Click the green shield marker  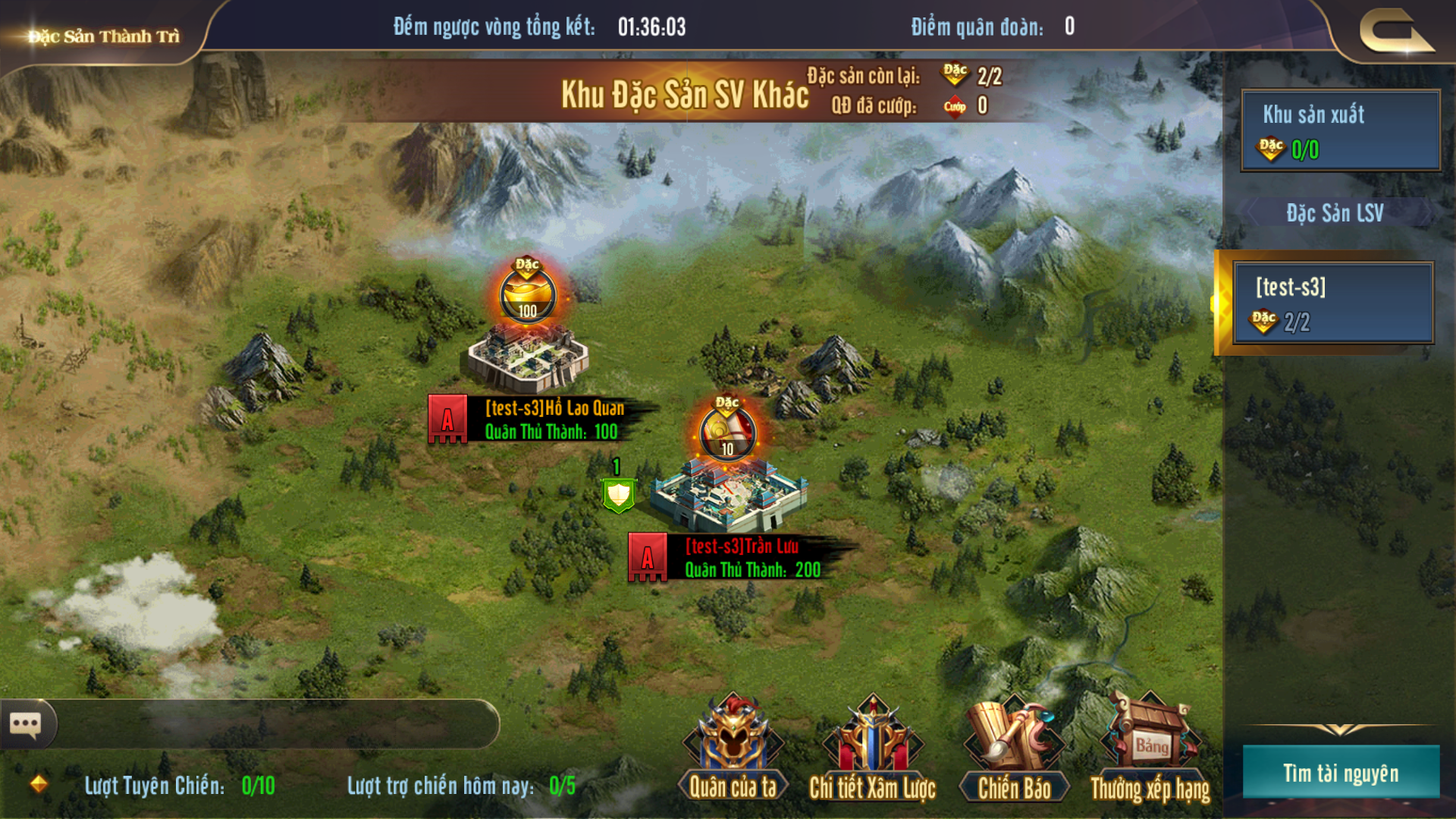[x=619, y=494]
